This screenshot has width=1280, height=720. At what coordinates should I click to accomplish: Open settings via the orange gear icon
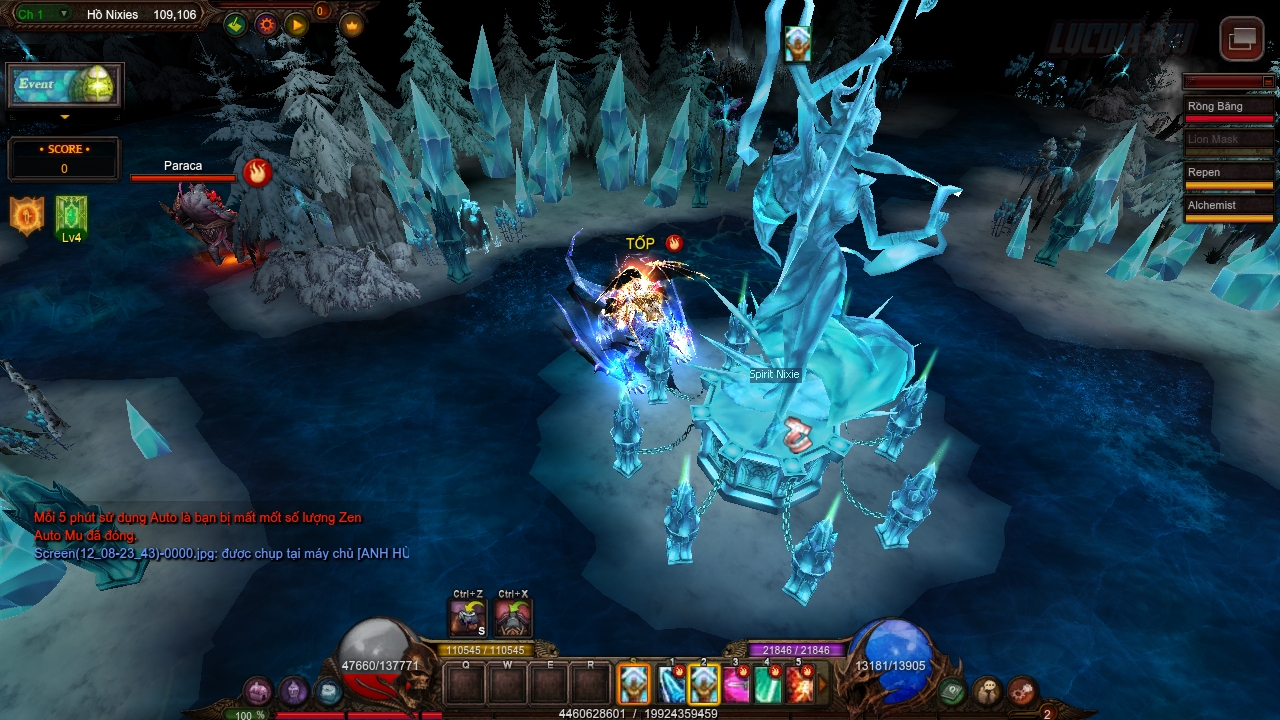point(266,25)
